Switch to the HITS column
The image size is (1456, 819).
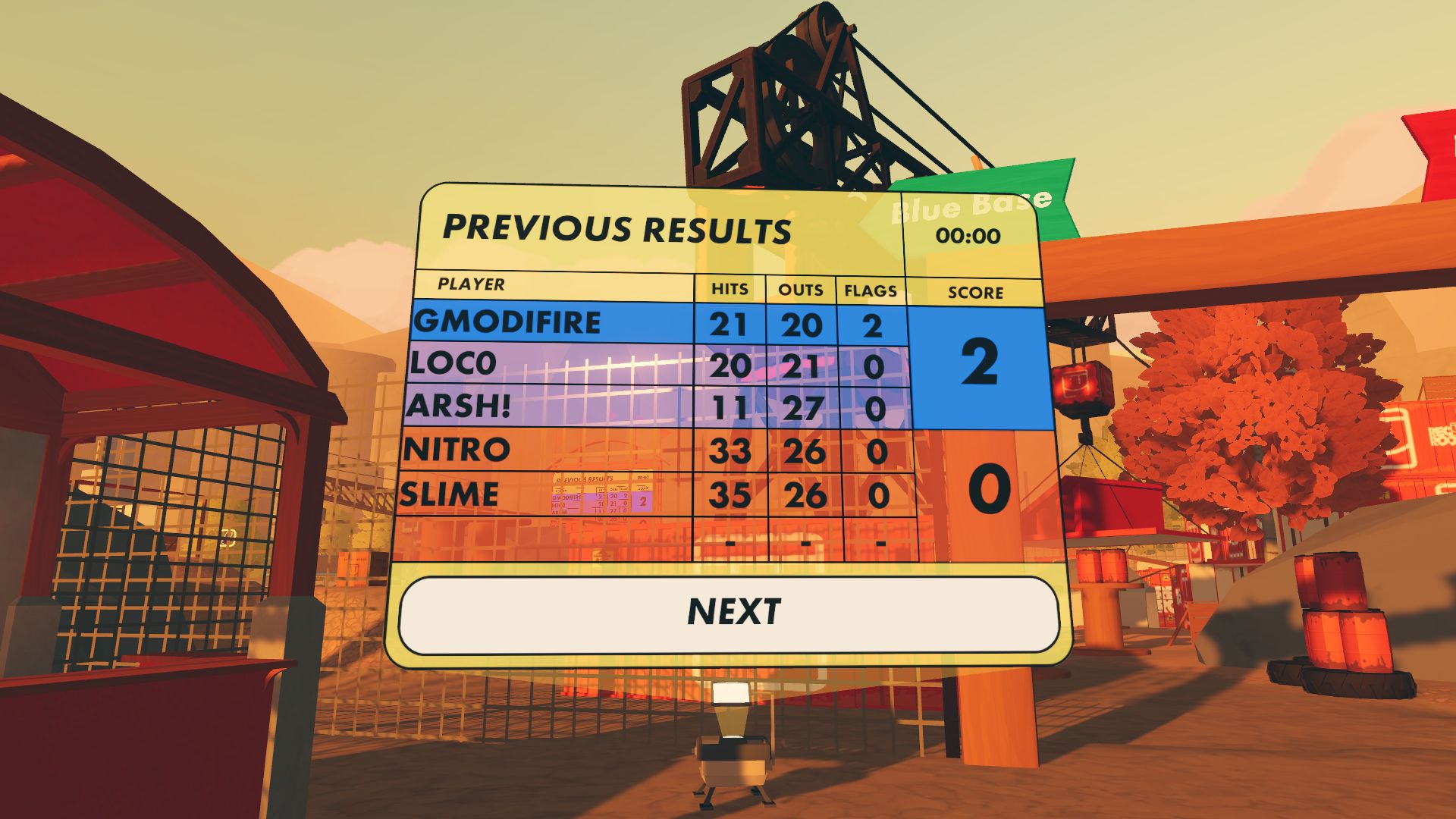click(x=730, y=289)
